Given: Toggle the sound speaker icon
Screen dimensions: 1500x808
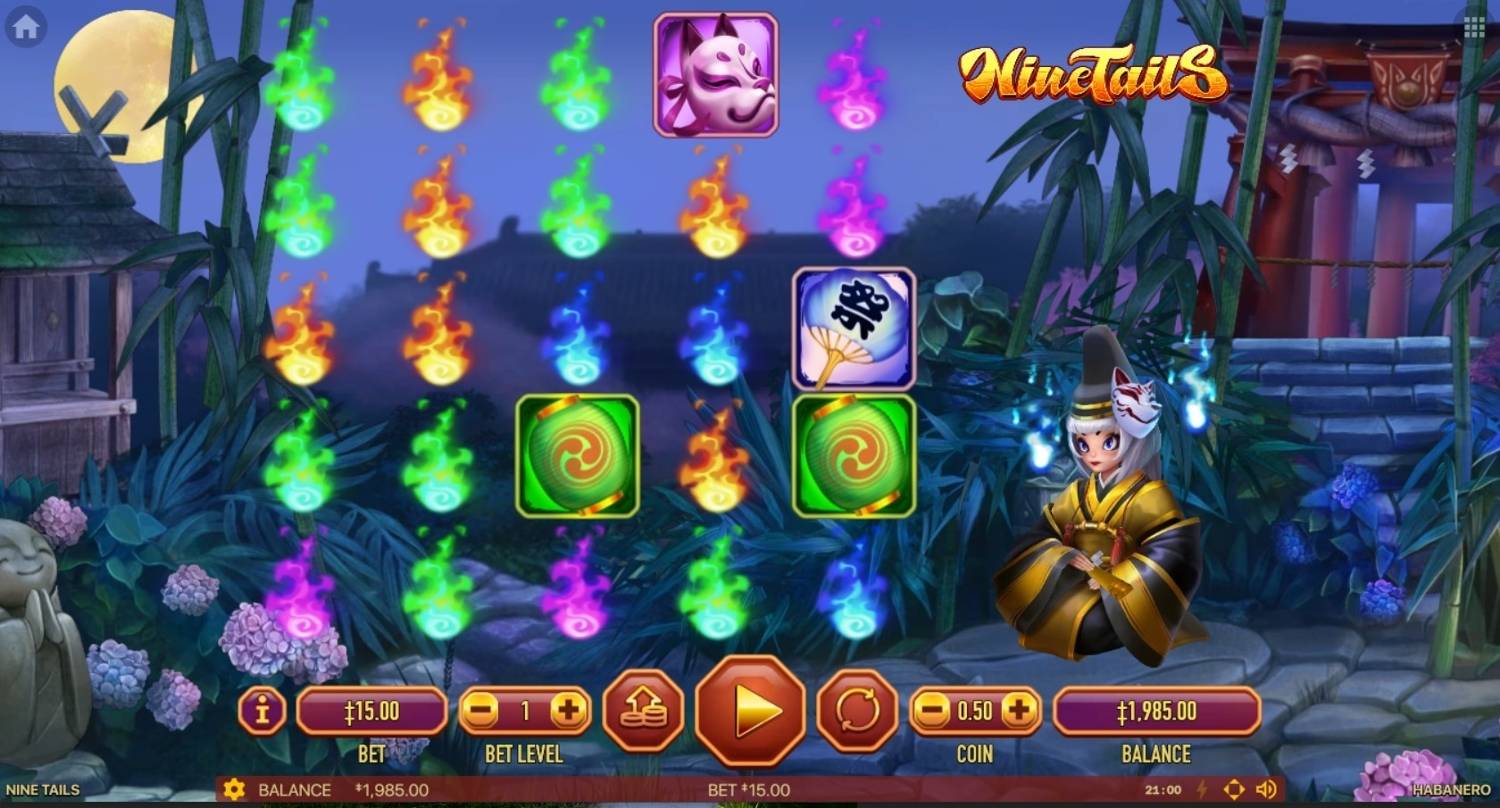Looking at the screenshot, I should (x=1265, y=790).
